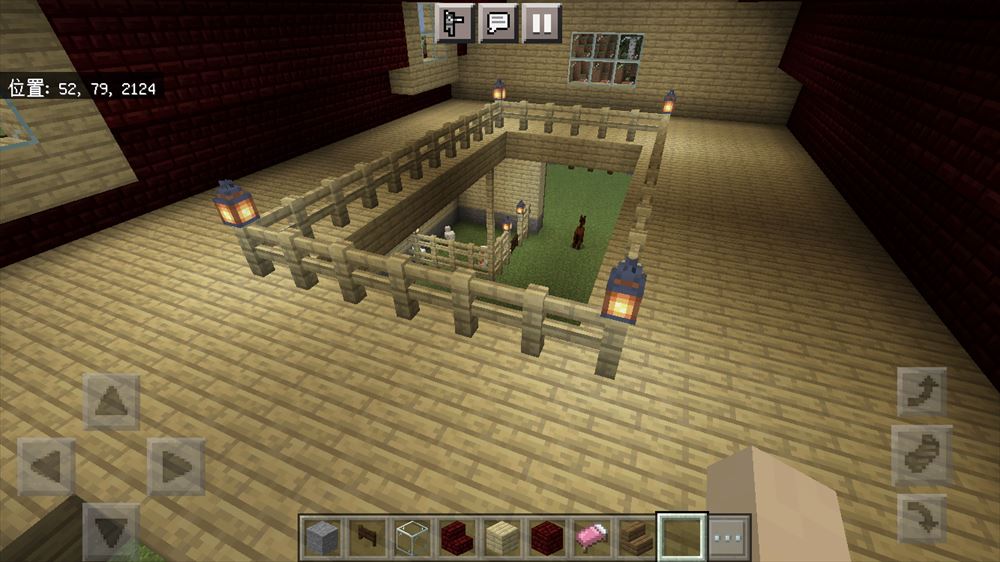Image resolution: width=1000 pixels, height=562 pixels.
Task: Tap the middle button between the fly arrows
Action: pos(922,455)
